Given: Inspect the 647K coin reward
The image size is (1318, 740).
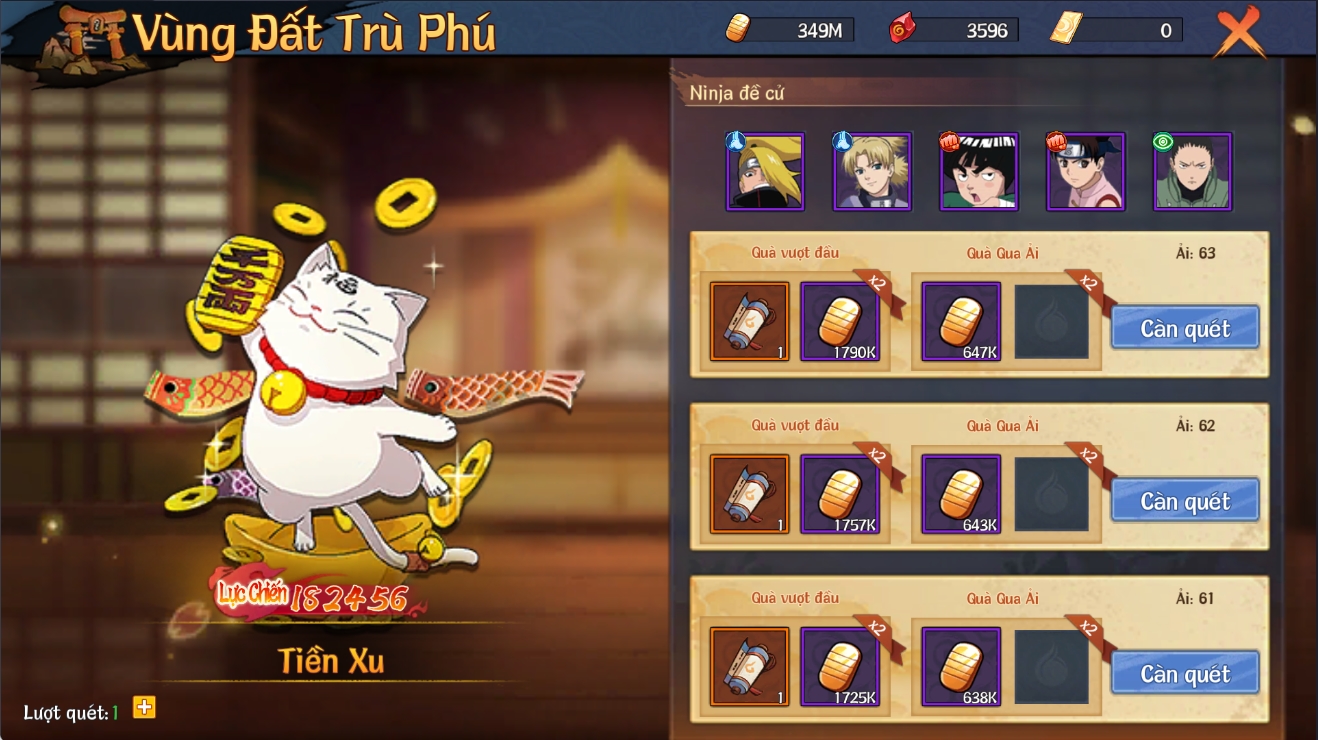Looking at the screenshot, I should pos(961,321).
